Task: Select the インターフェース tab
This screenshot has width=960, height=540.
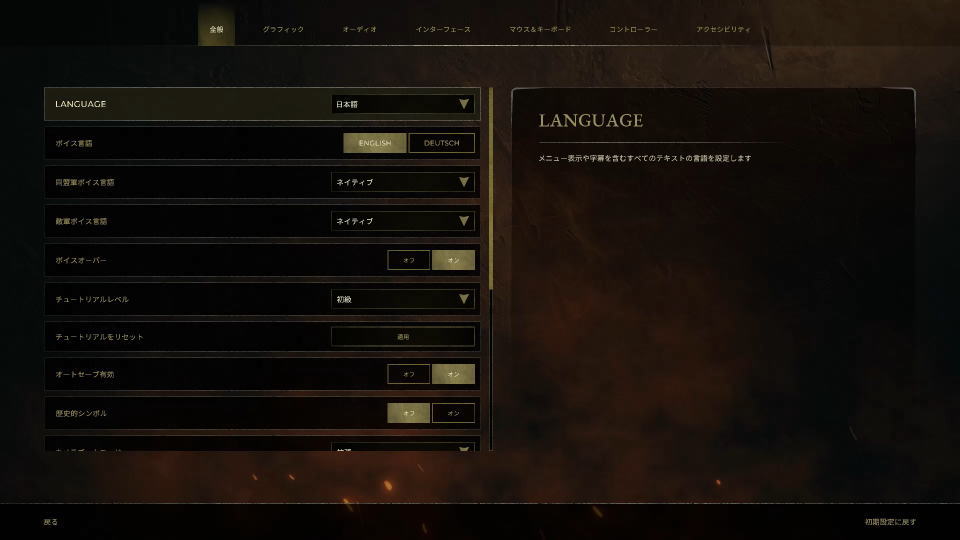Action: tap(442, 30)
